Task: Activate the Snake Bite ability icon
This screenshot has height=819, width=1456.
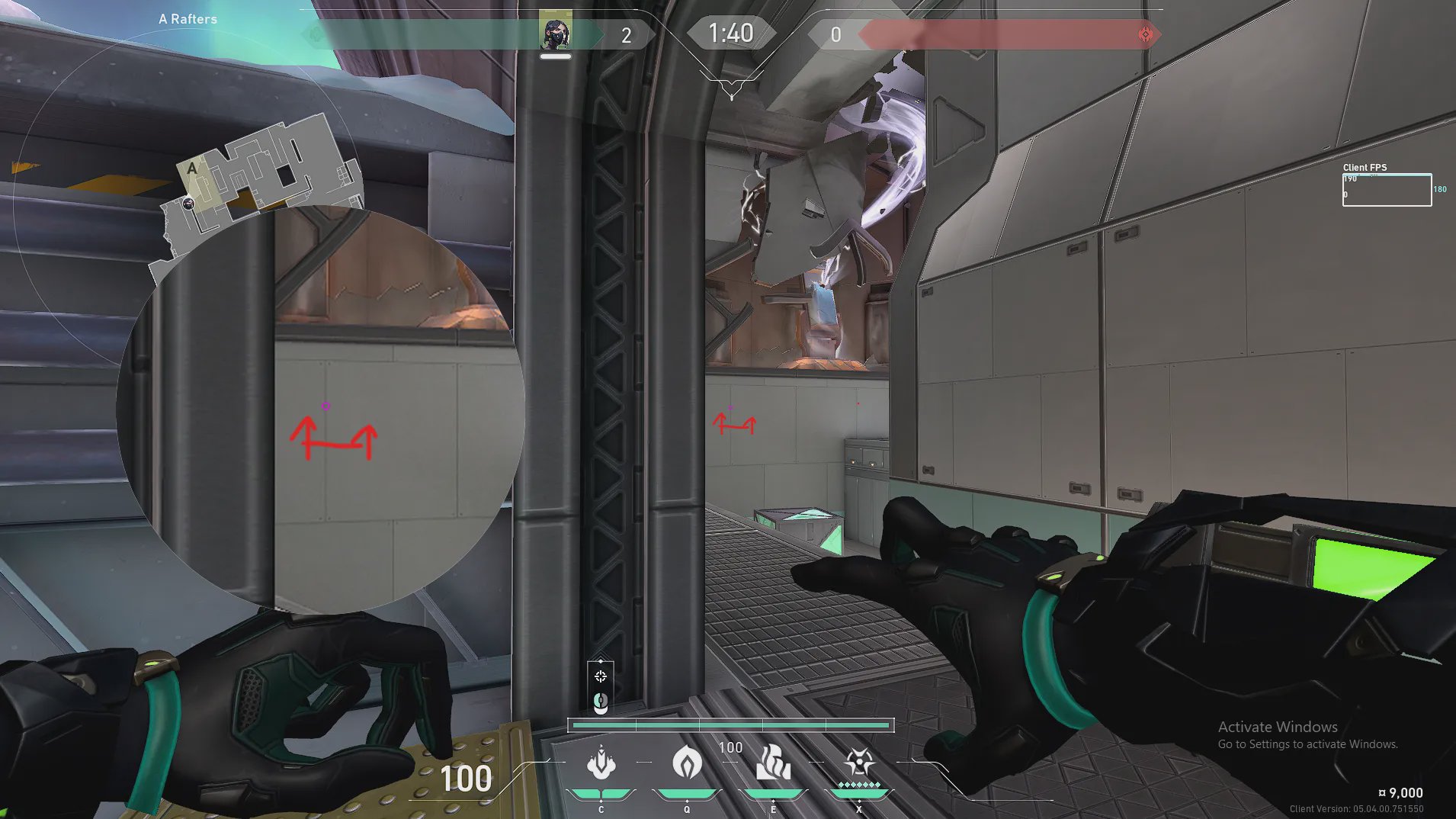Action: coord(601,764)
